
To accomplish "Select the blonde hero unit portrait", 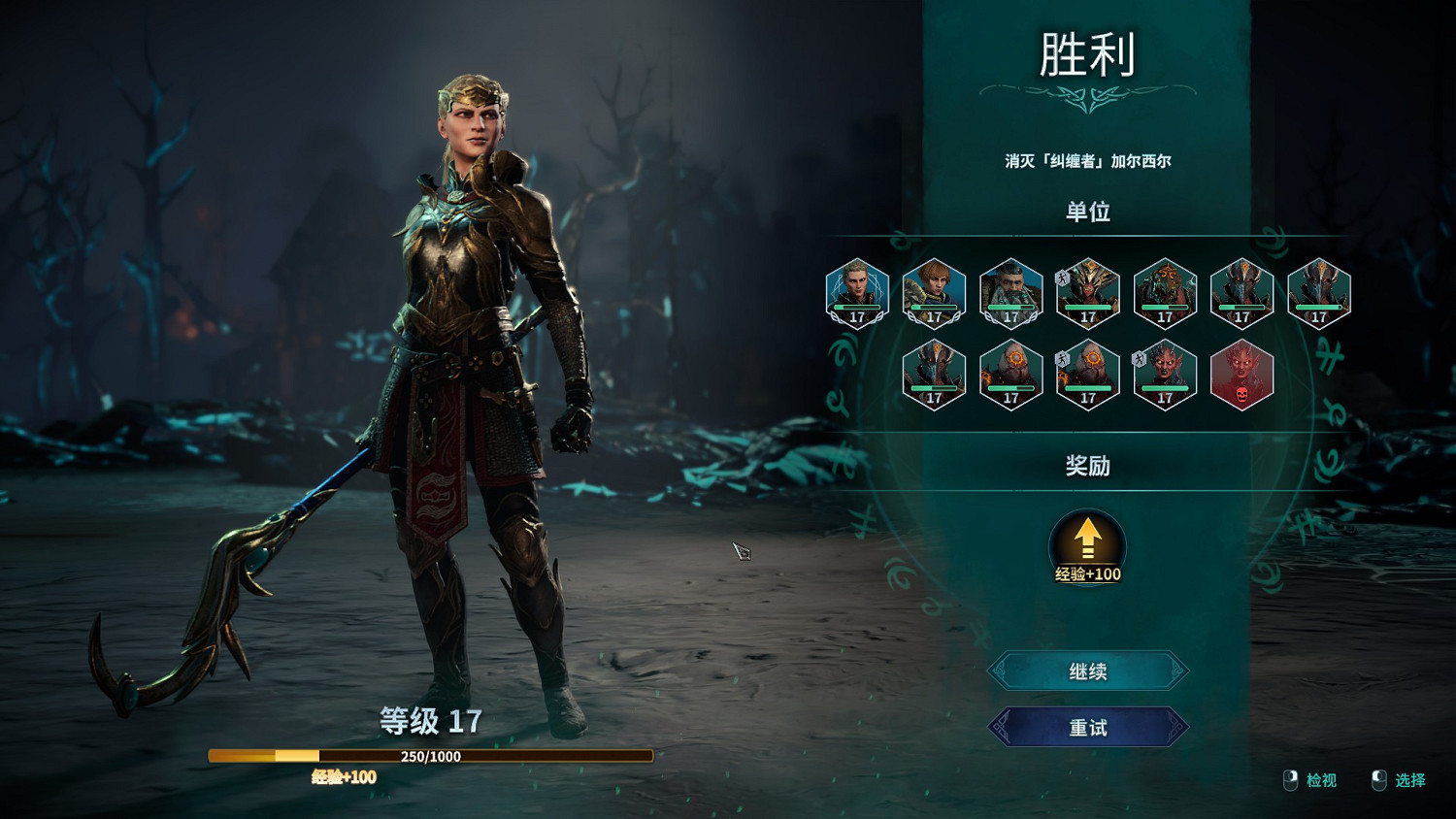I will pyautogui.click(x=856, y=294).
